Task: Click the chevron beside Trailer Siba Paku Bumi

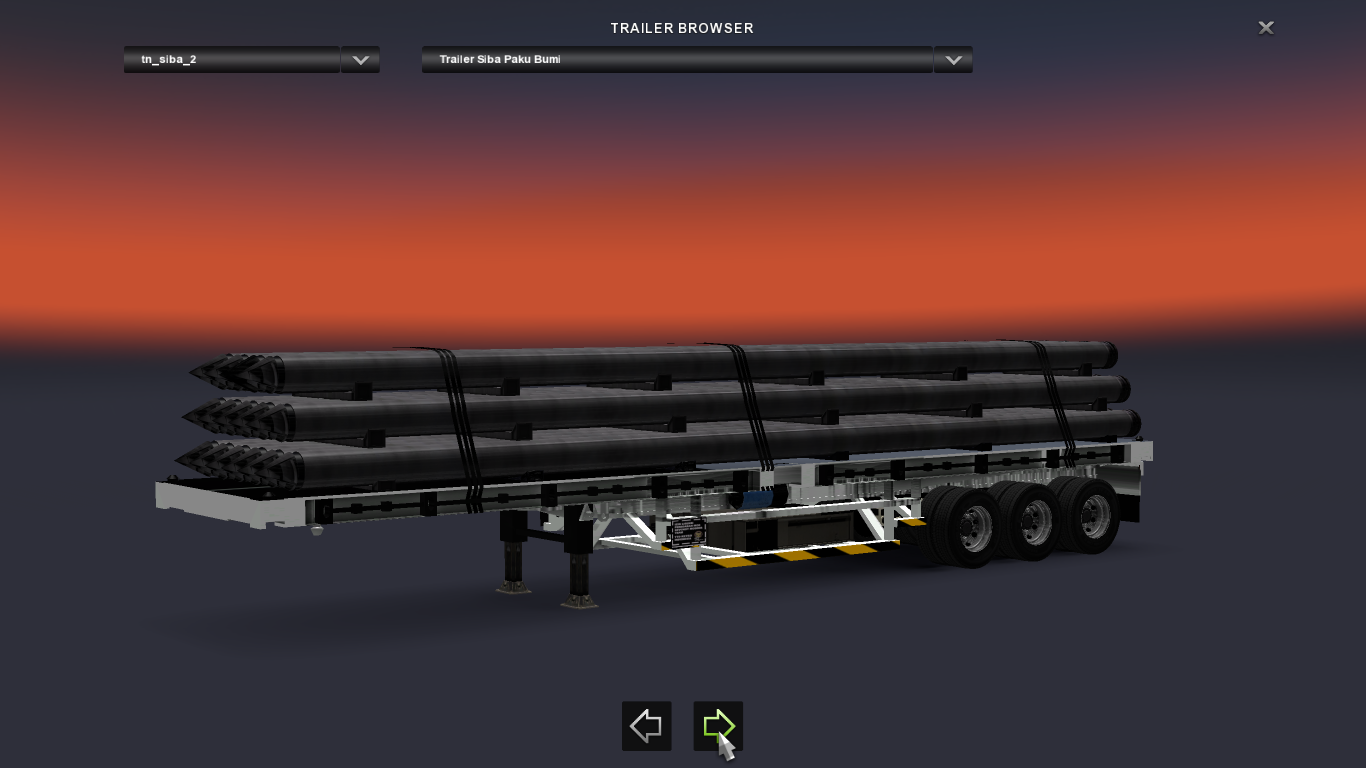Action: pos(951,60)
